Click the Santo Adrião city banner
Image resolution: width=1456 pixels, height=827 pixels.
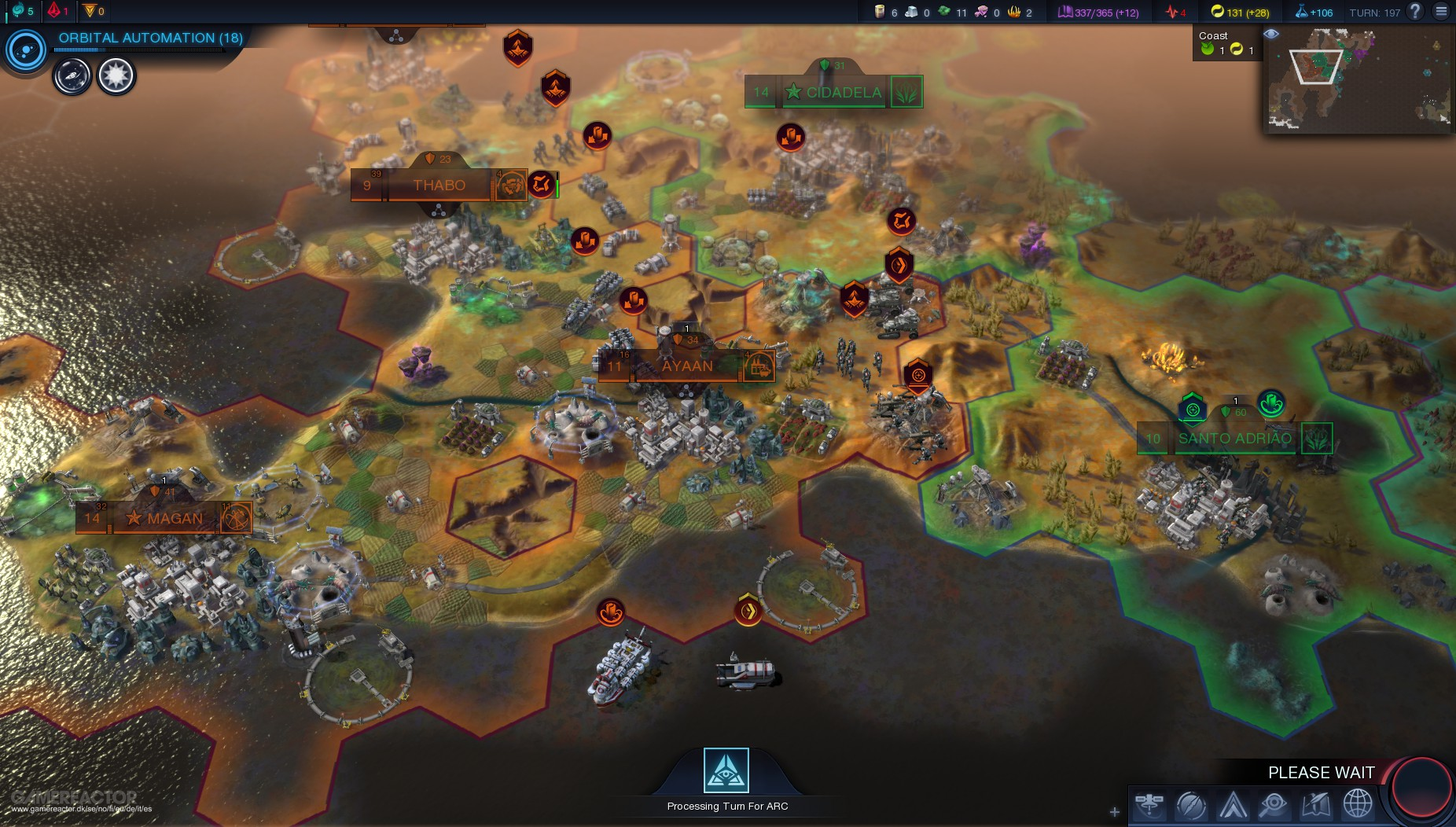coord(1234,439)
